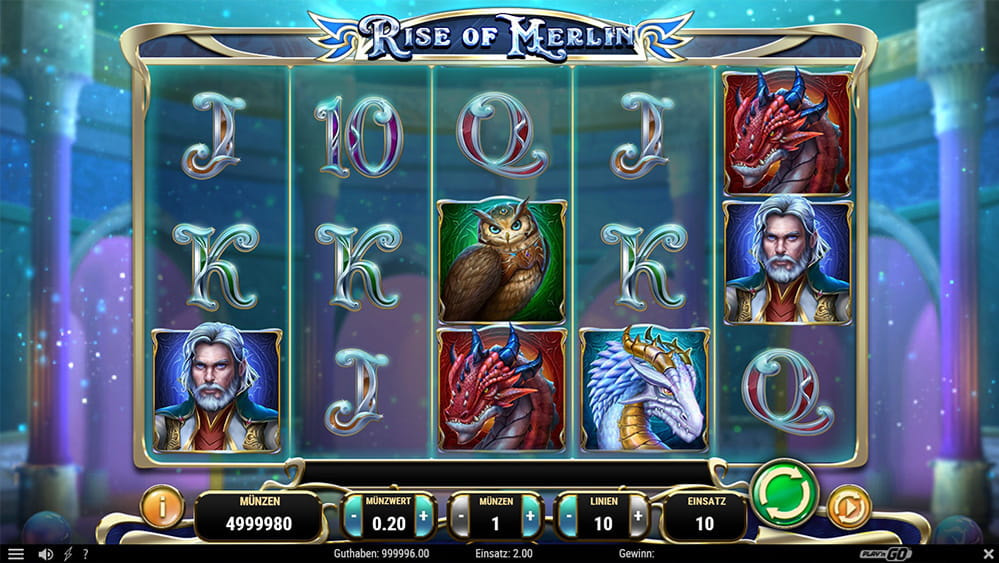Reduce the number of Linien paylines
This screenshot has width=999, height=563.
[569, 517]
